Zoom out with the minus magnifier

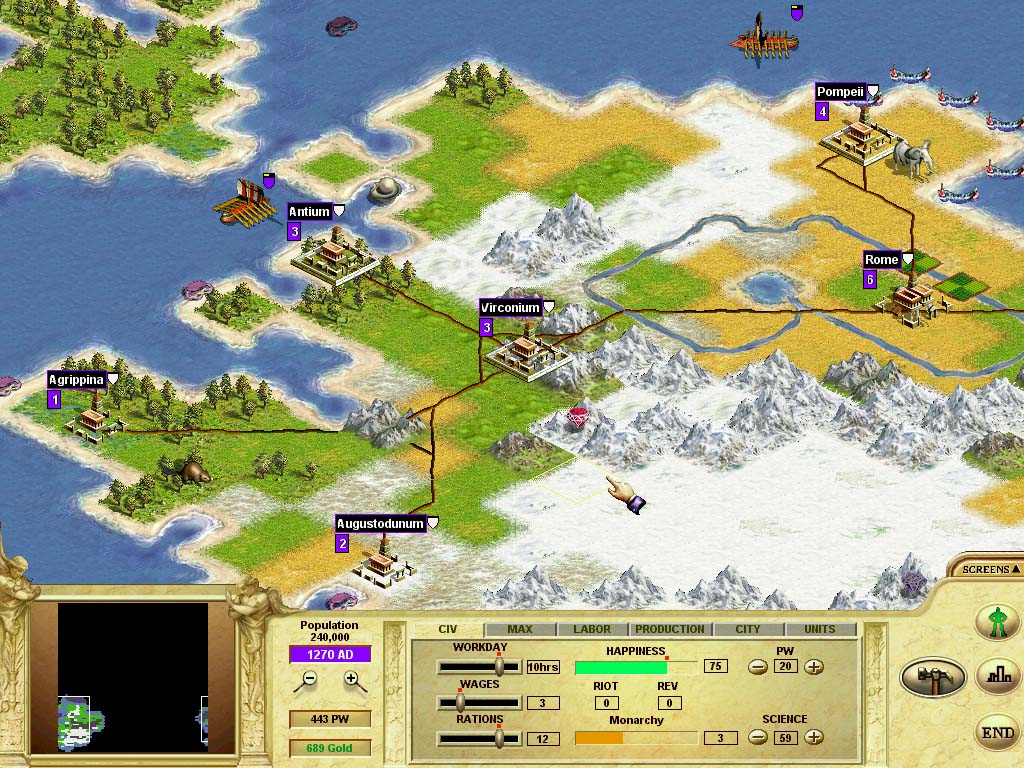pyautogui.click(x=310, y=680)
